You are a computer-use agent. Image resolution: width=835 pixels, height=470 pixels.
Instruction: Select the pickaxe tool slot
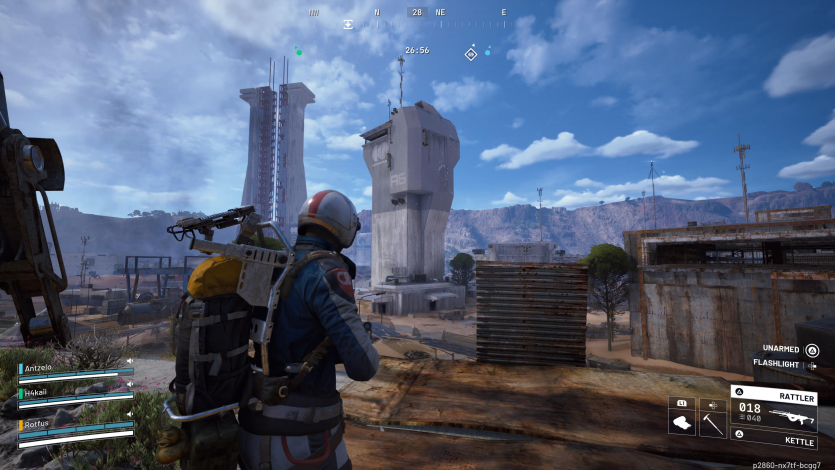click(712, 423)
